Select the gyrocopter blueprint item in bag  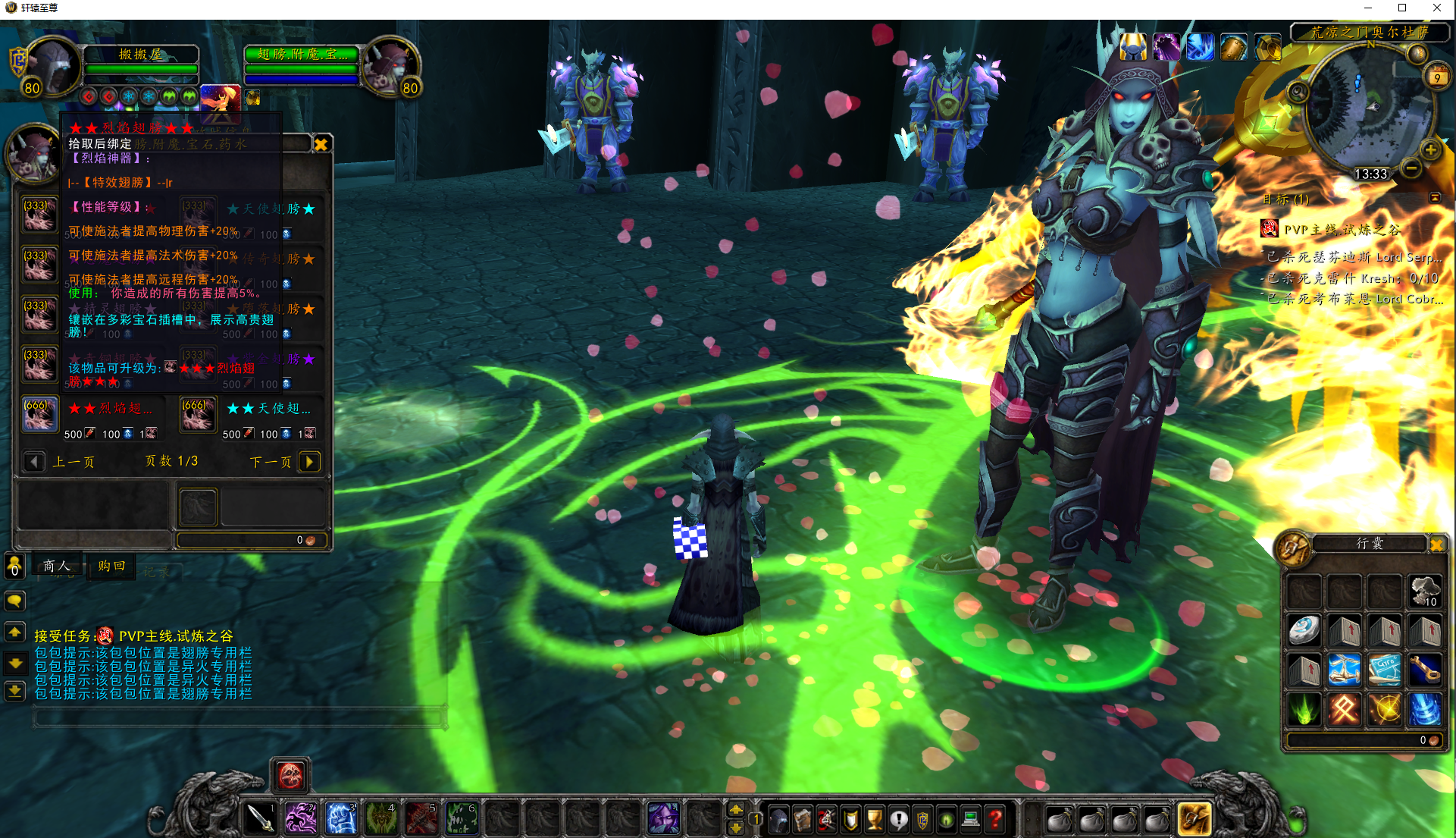click(1384, 670)
